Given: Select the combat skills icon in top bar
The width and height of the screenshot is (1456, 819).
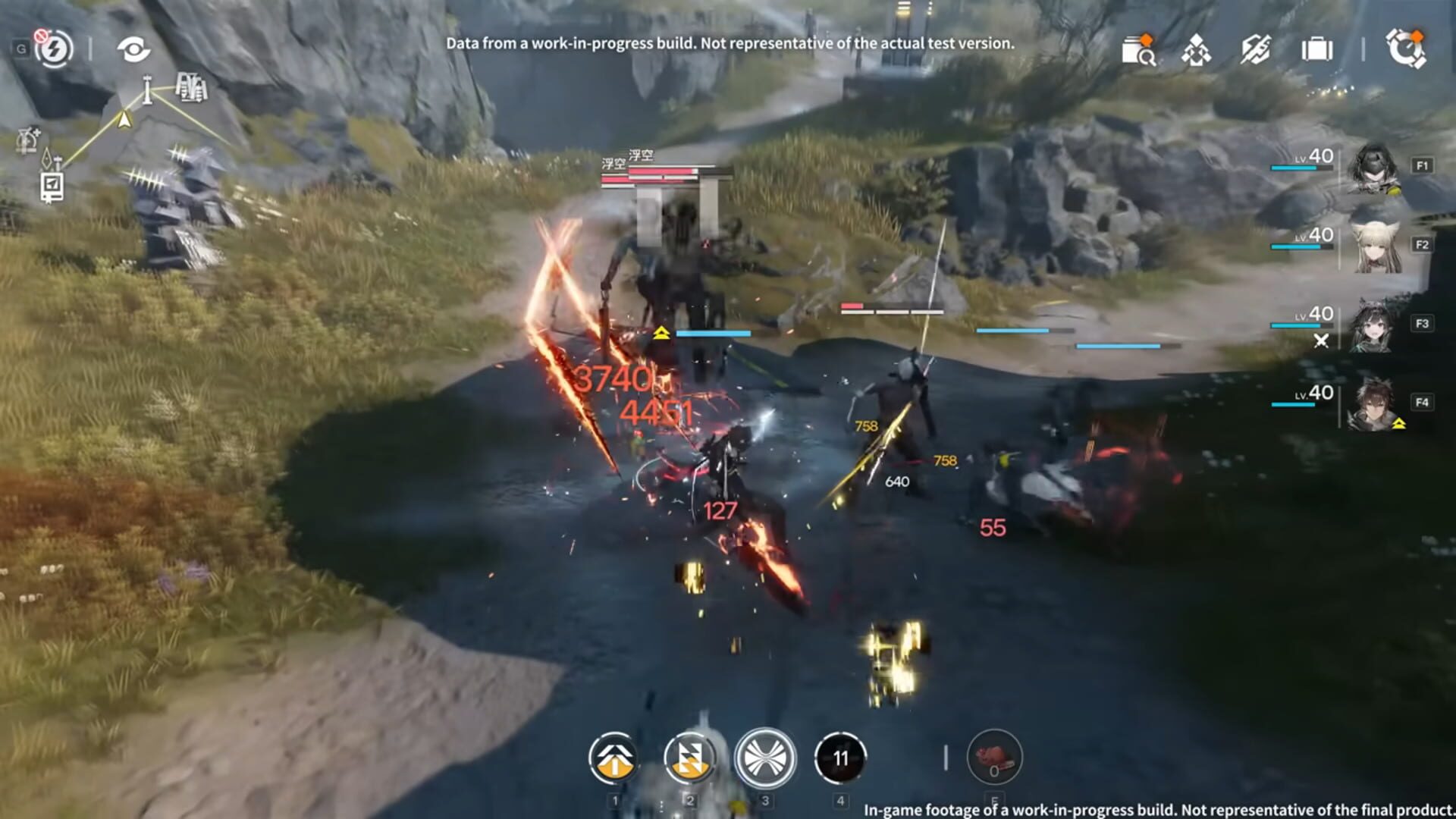Looking at the screenshot, I should tap(1255, 50).
